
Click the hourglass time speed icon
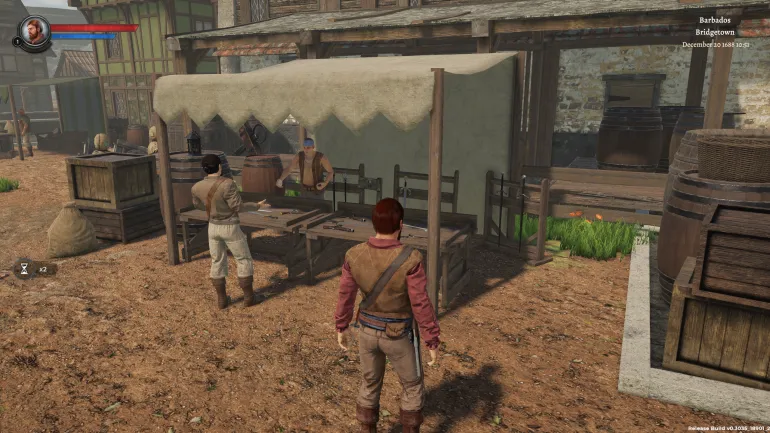(x=24, y=268)
